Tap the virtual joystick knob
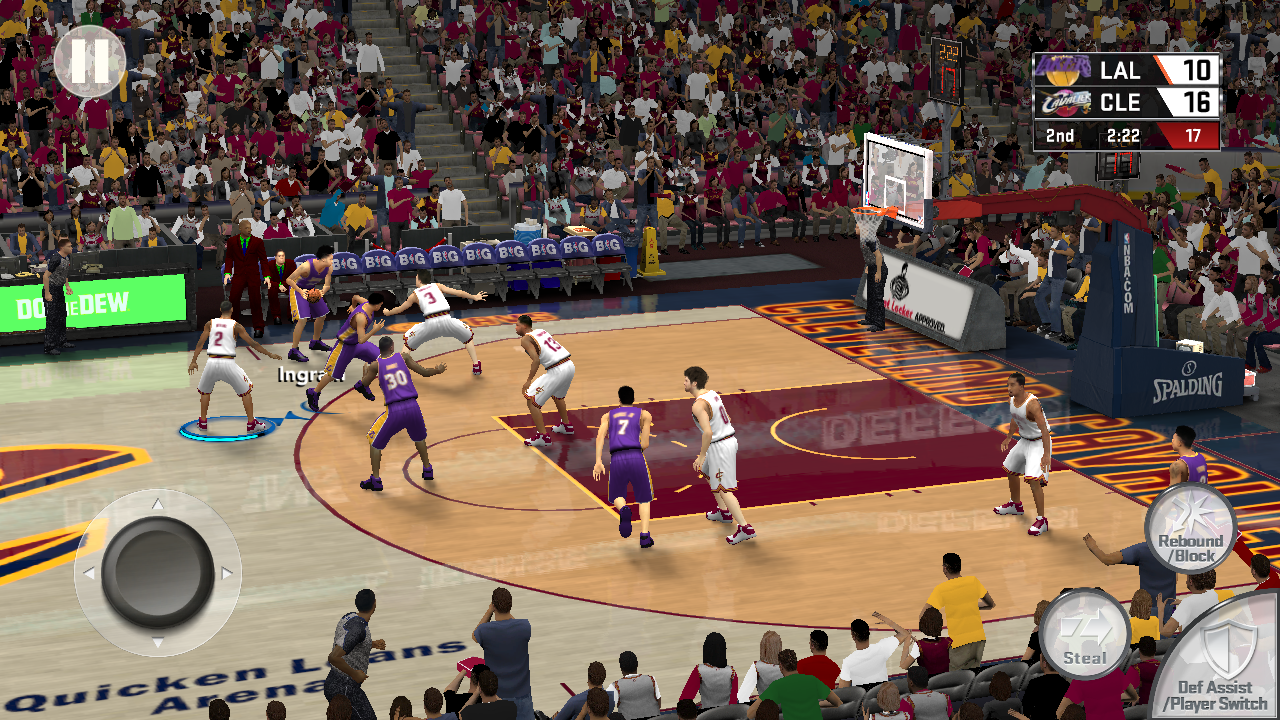1280x720 pixels. pyautogui.click(x=158, y=572)
